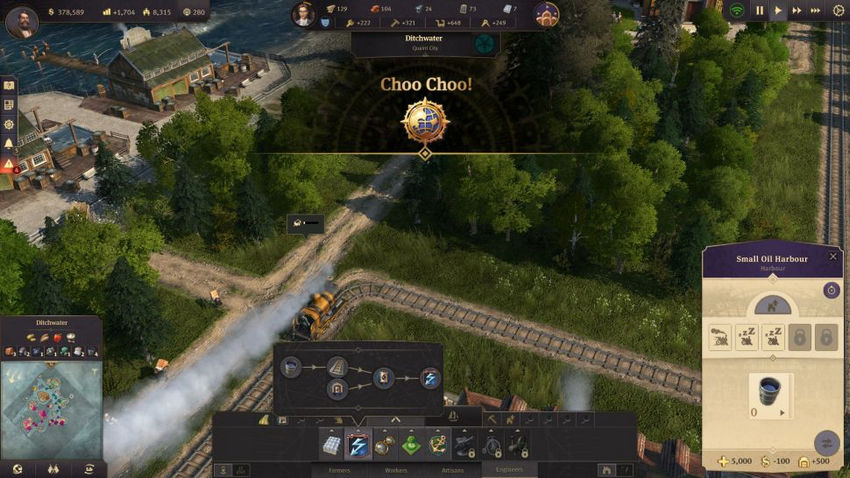Close the Small Oil Harbour panel

tap(833, 257)
